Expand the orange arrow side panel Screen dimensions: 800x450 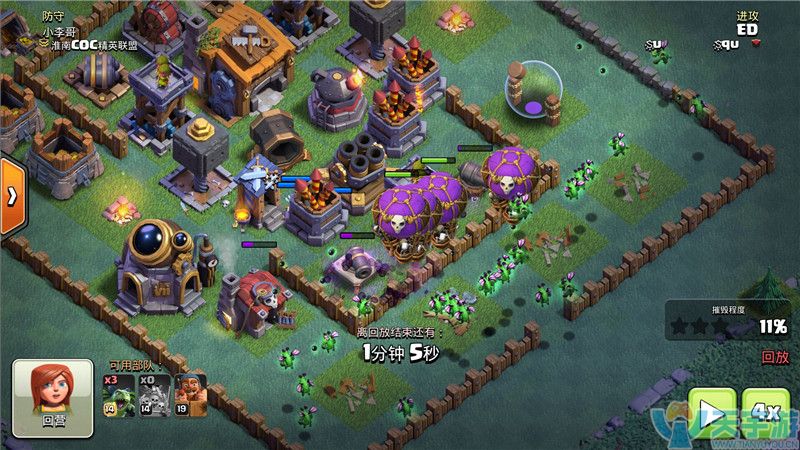click(11, 196)
